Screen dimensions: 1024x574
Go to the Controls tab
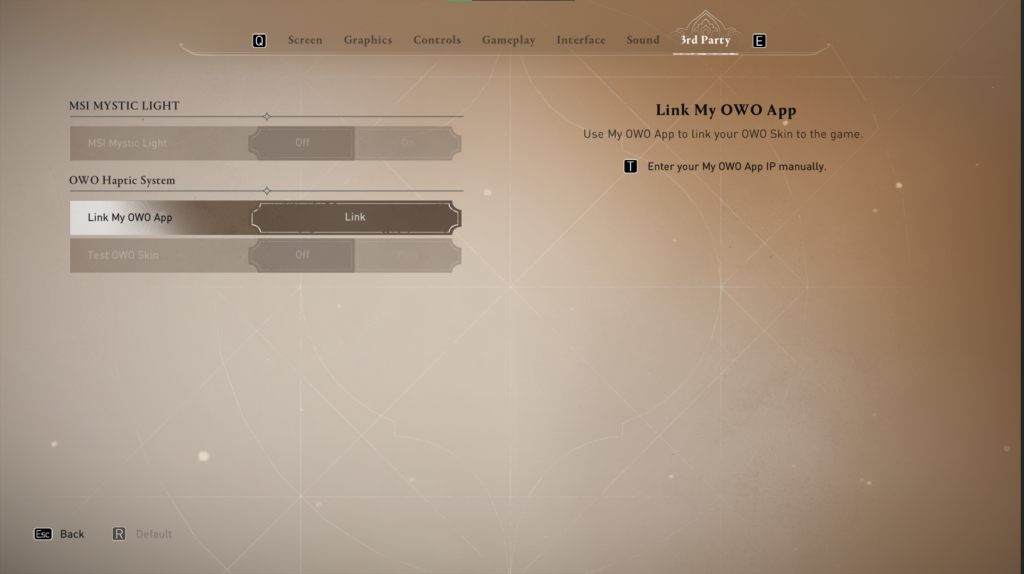[x=437, y=40]
